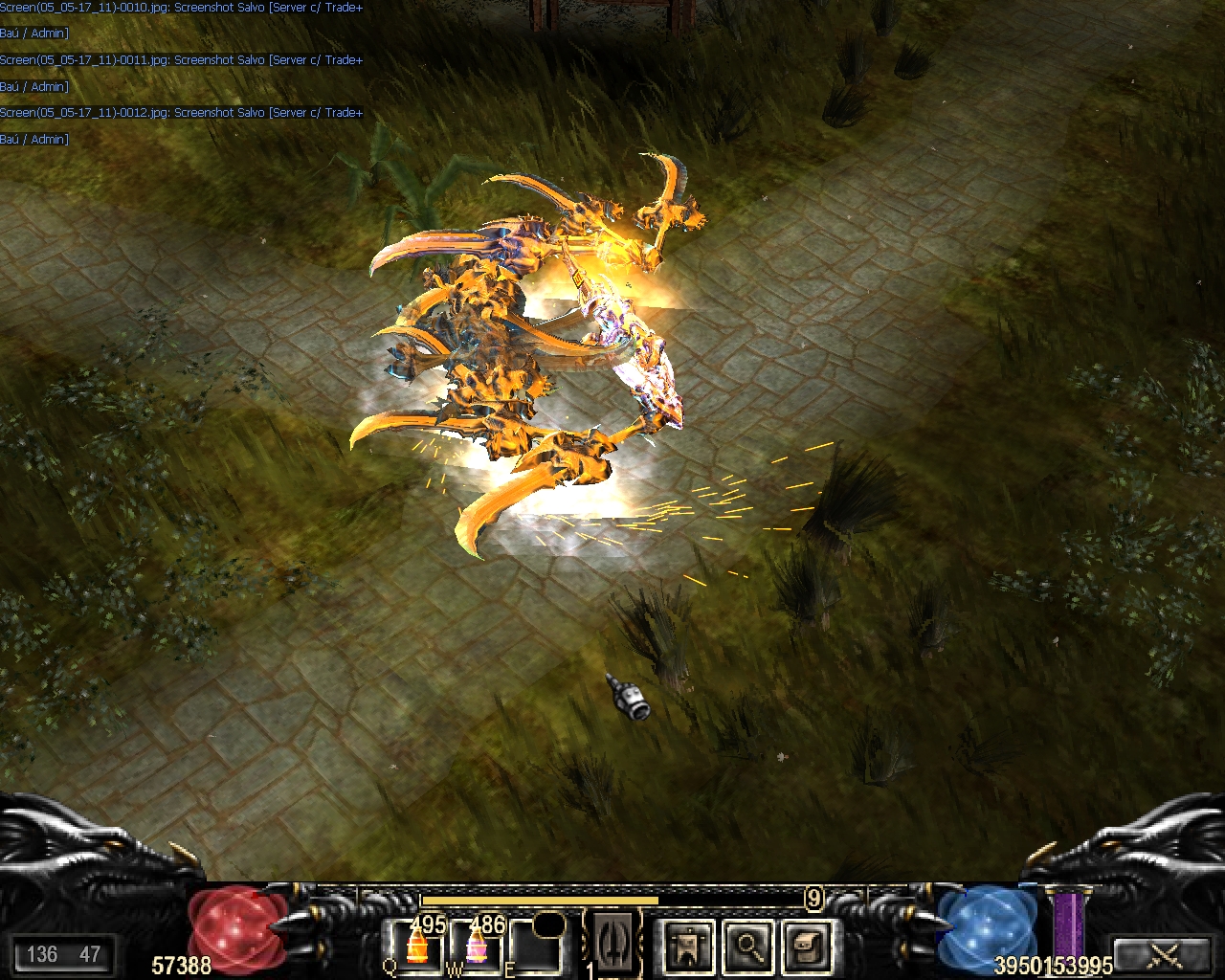The width and height of the screenshot is (1225, 980).
Task: Use the purple potion in slot W
Action: [x=475, y=947]
